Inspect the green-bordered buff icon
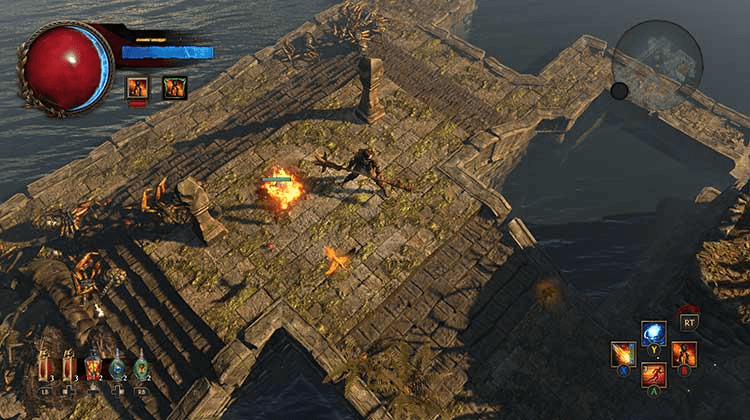 coord(174,88)
